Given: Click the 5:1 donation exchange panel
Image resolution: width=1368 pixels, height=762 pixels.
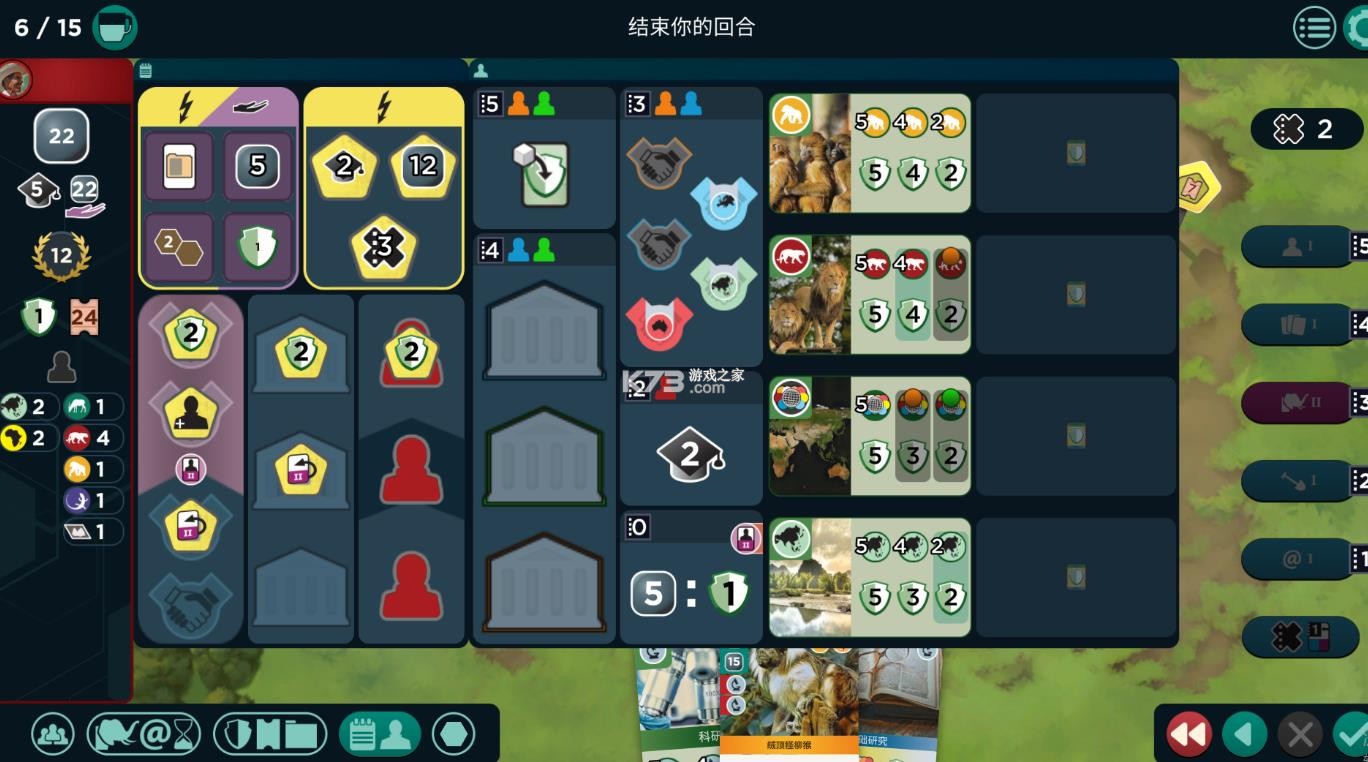Looking at the screenshot, I should click(x=690, y=592).
